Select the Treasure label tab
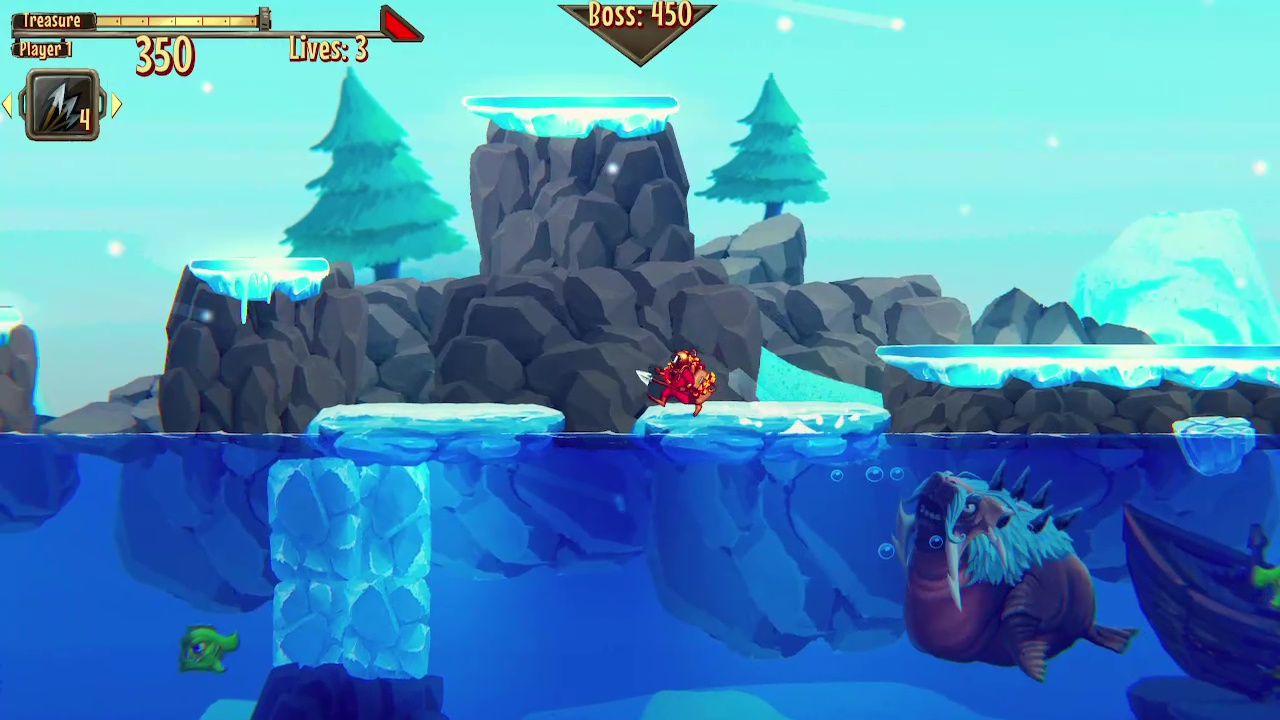Screen dimensions: 1280x720 click(x=51, y=19)
